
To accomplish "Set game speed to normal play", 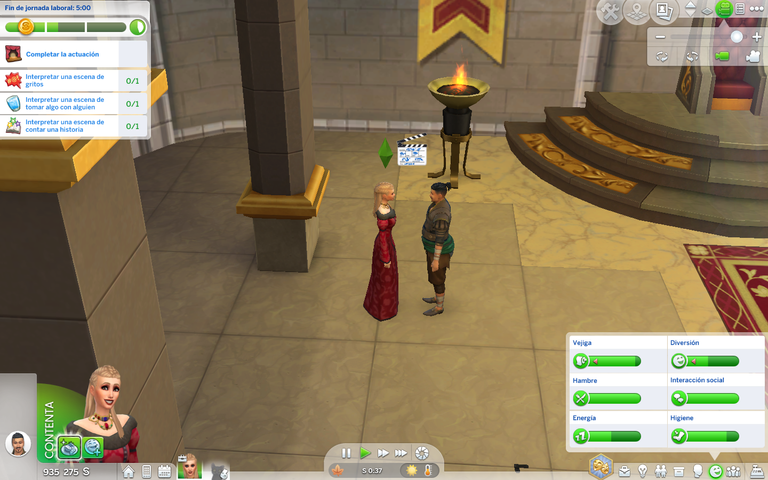I will pos(365,453).
